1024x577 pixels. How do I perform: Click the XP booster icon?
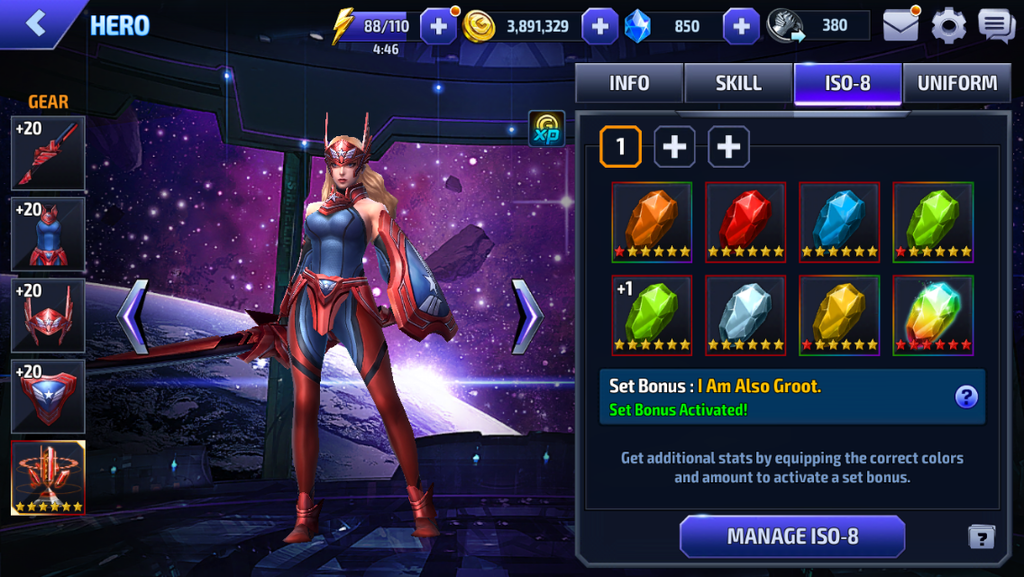tap(547, 130)
